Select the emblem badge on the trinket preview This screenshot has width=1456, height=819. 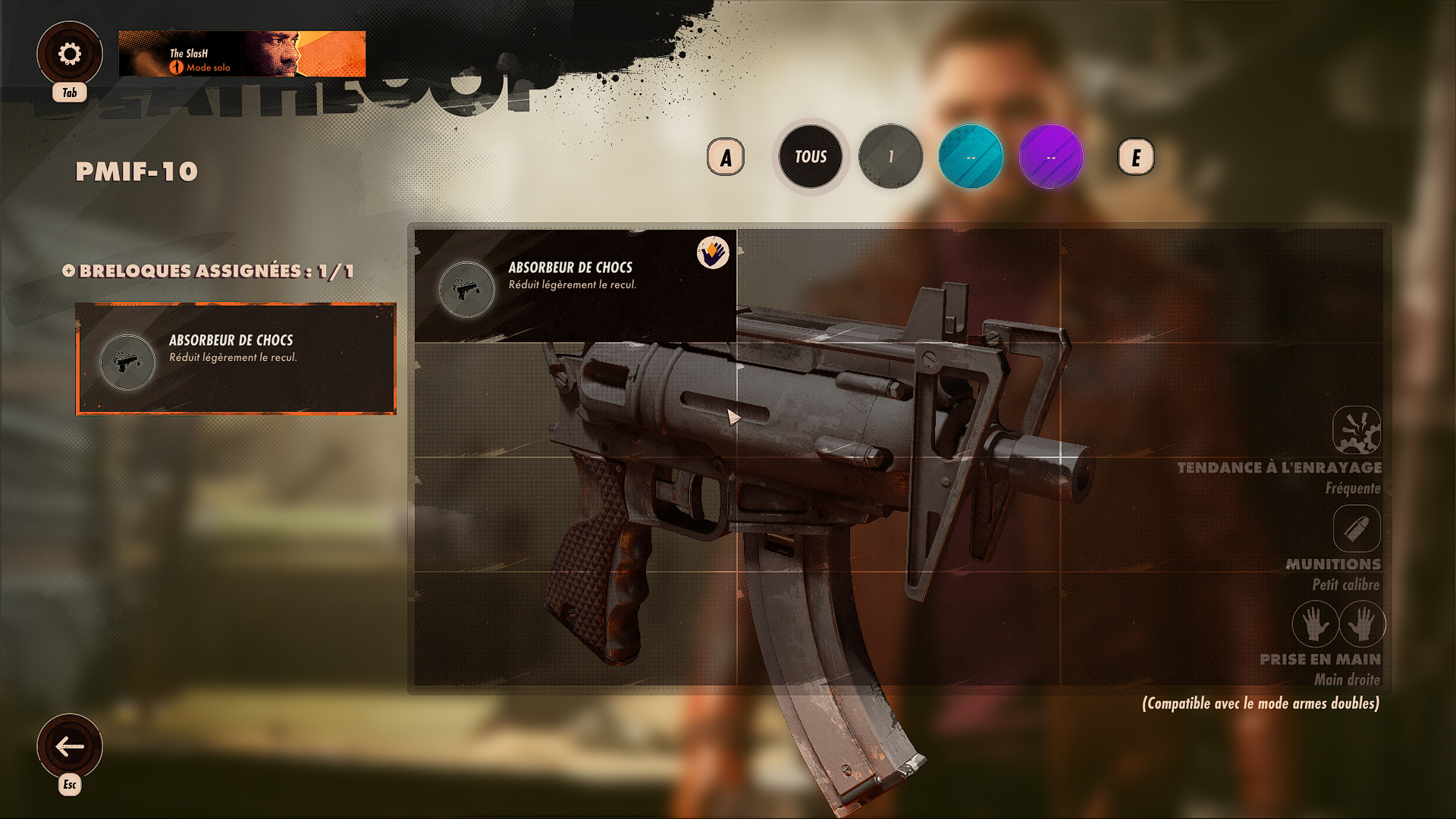click(x=711, y=252)
